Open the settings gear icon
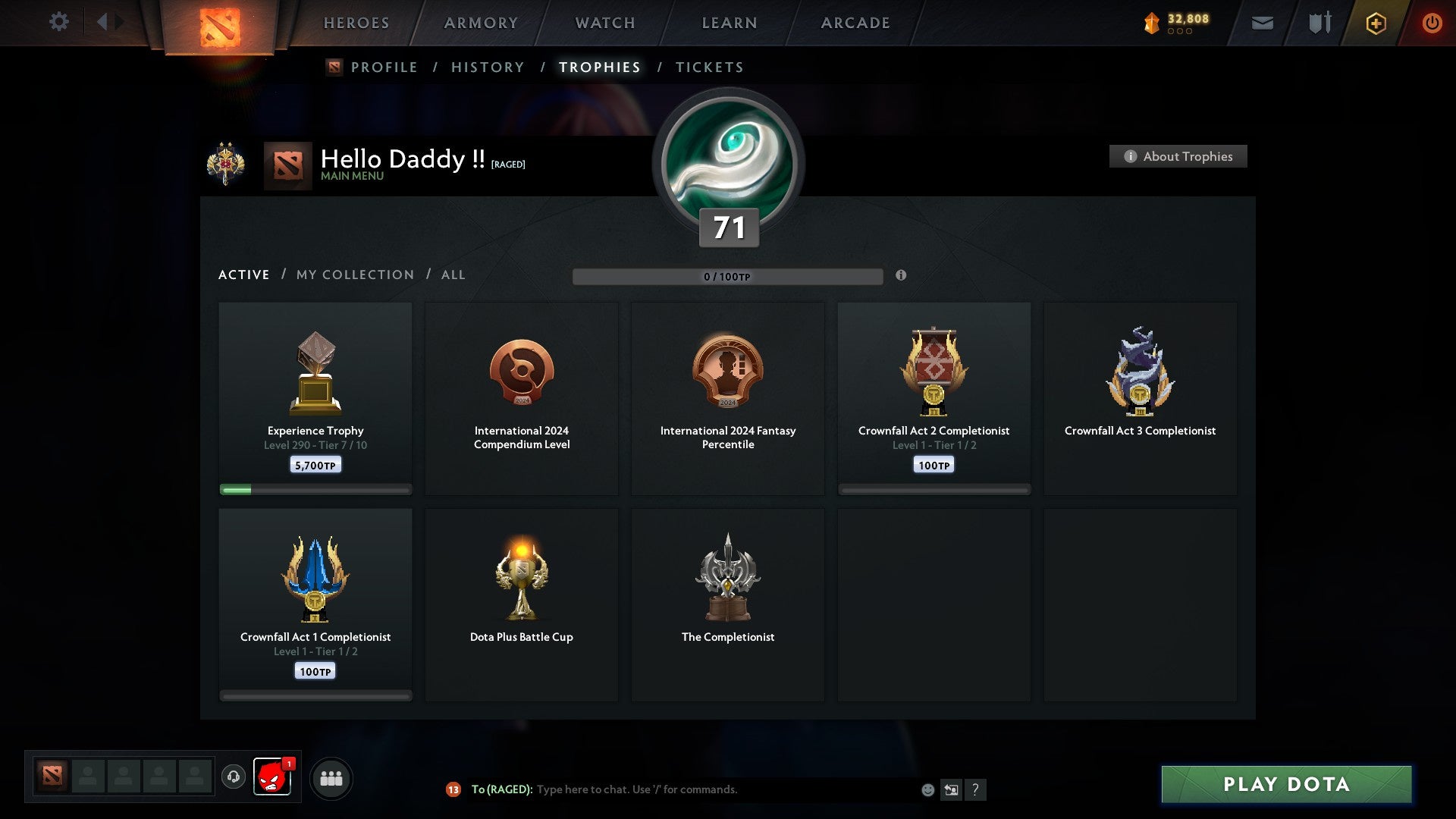 (58, 22)
